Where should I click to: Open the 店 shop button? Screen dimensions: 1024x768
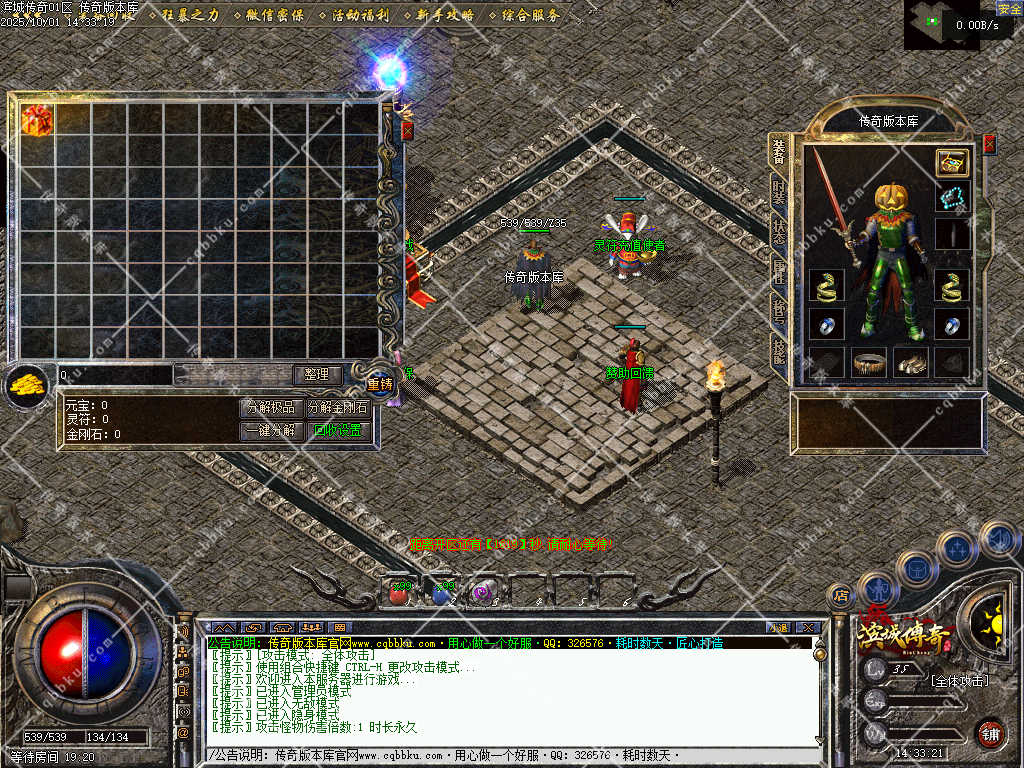(x=841, y=596)
